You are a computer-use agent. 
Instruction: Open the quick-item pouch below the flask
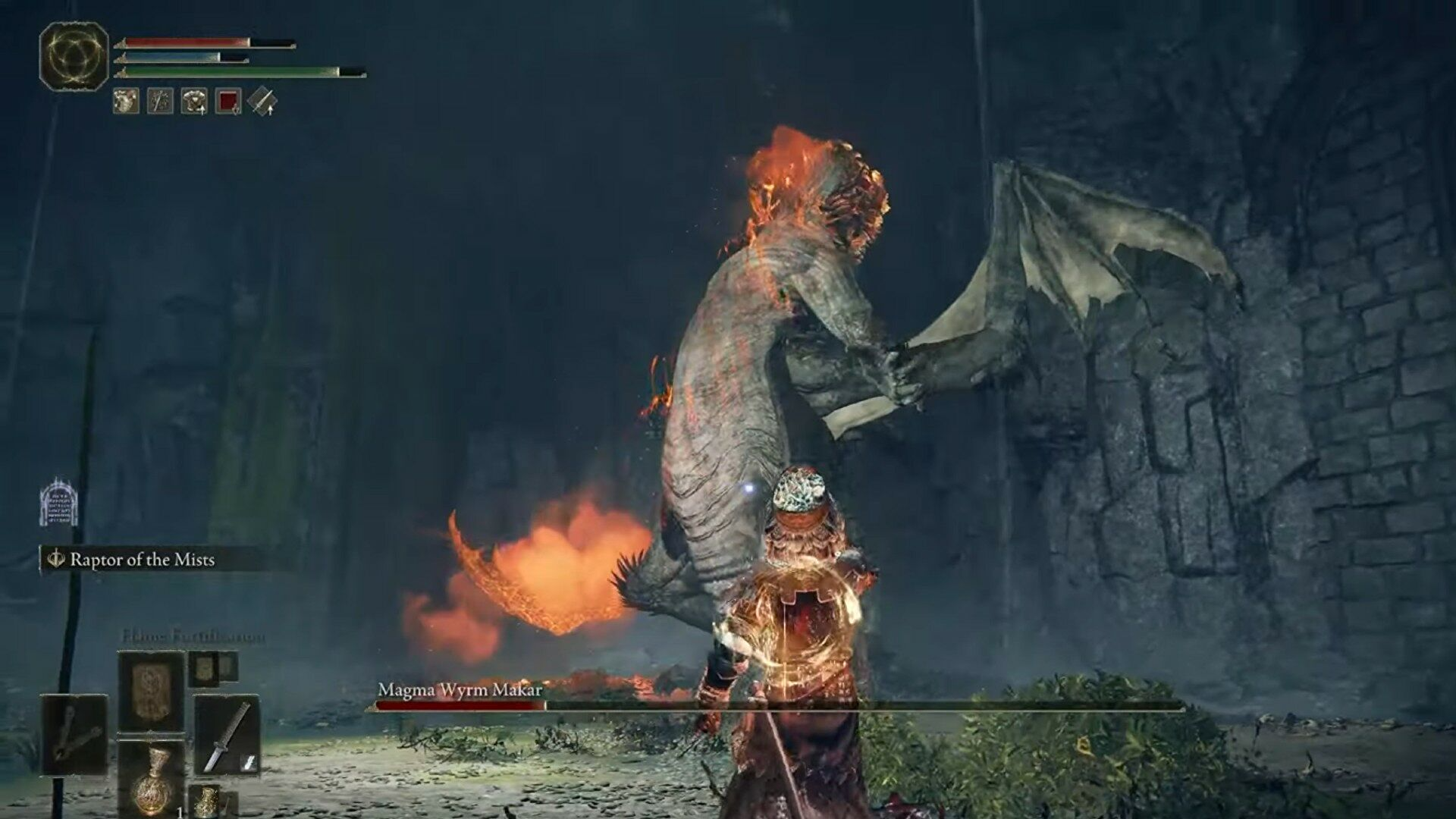207,801
